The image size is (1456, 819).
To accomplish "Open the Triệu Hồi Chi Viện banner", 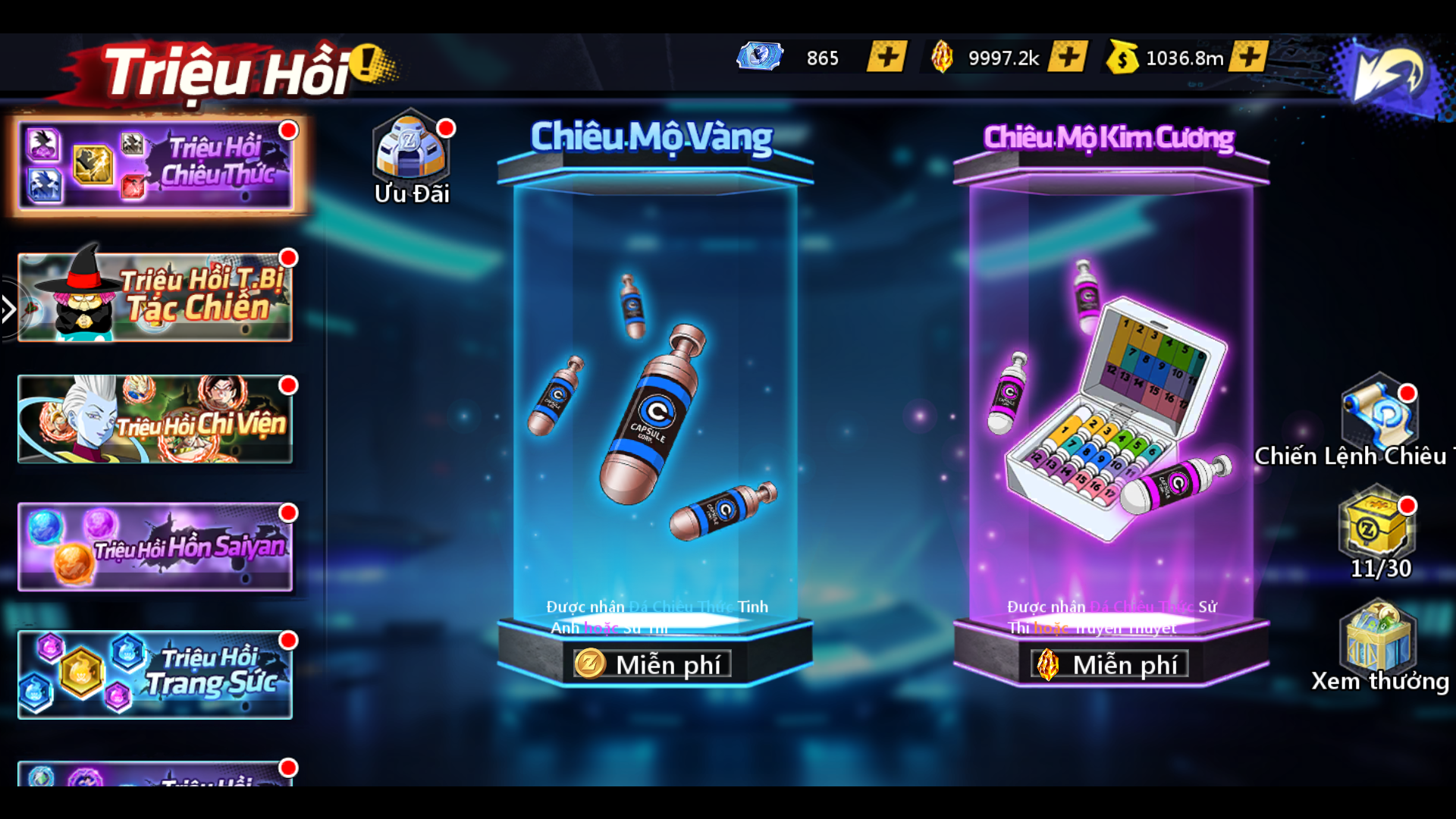I will coord(155,419).
